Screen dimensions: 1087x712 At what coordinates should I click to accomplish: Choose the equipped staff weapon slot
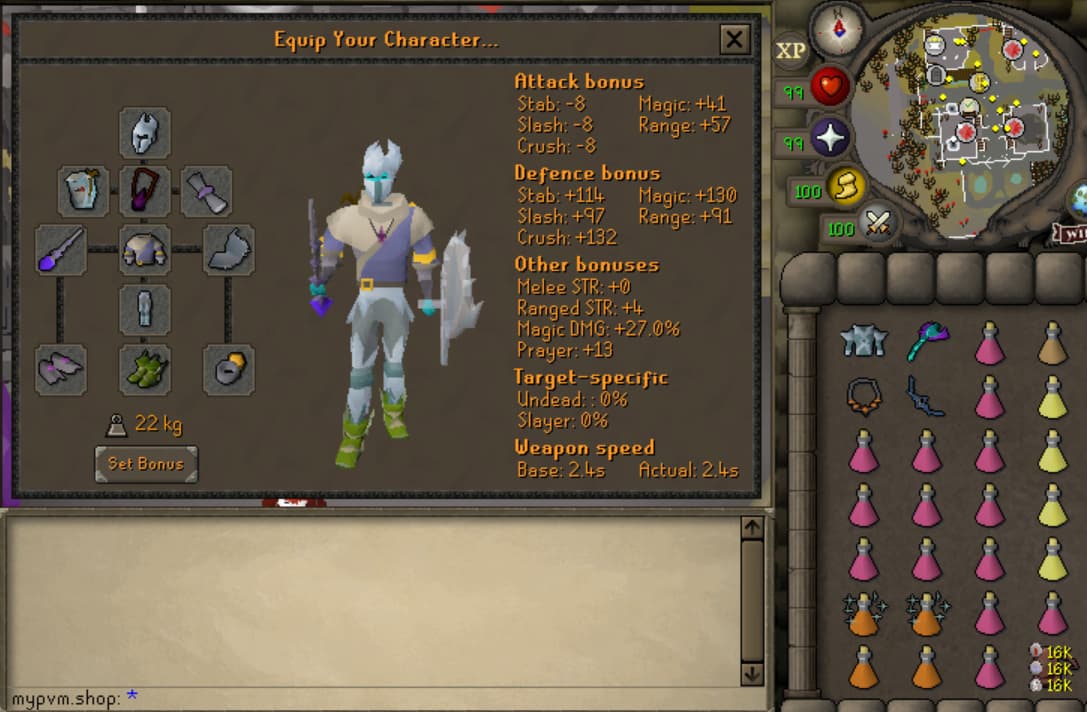tap(61, 250)
